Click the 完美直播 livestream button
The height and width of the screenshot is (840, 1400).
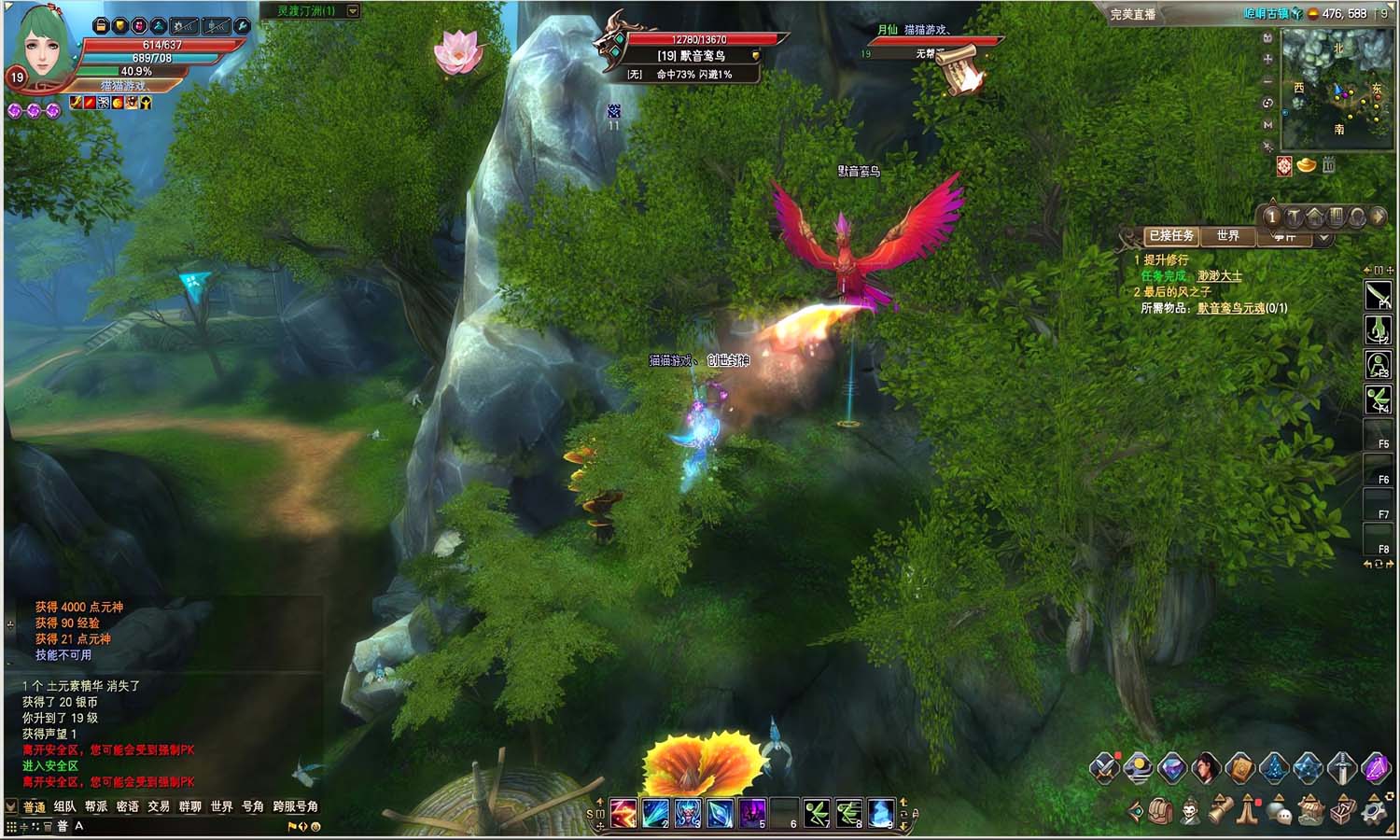[x=1133, y=14]
